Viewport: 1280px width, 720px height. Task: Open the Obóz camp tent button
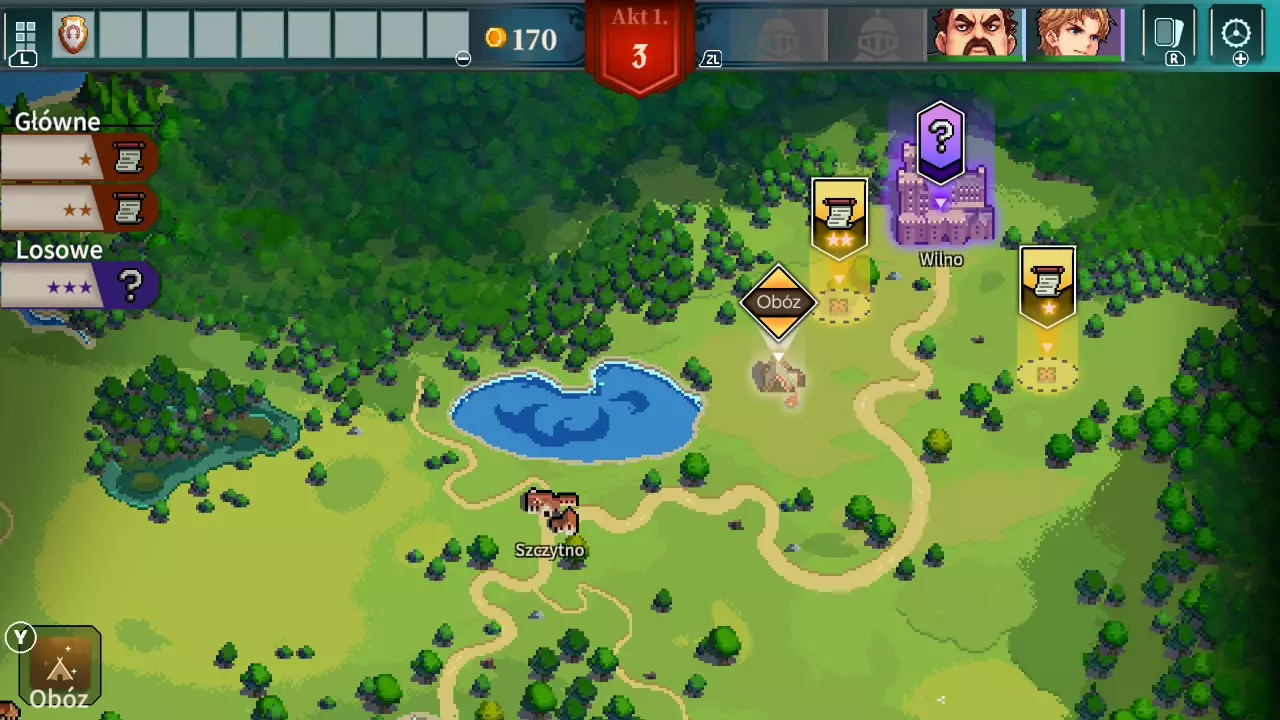point(60,667)
